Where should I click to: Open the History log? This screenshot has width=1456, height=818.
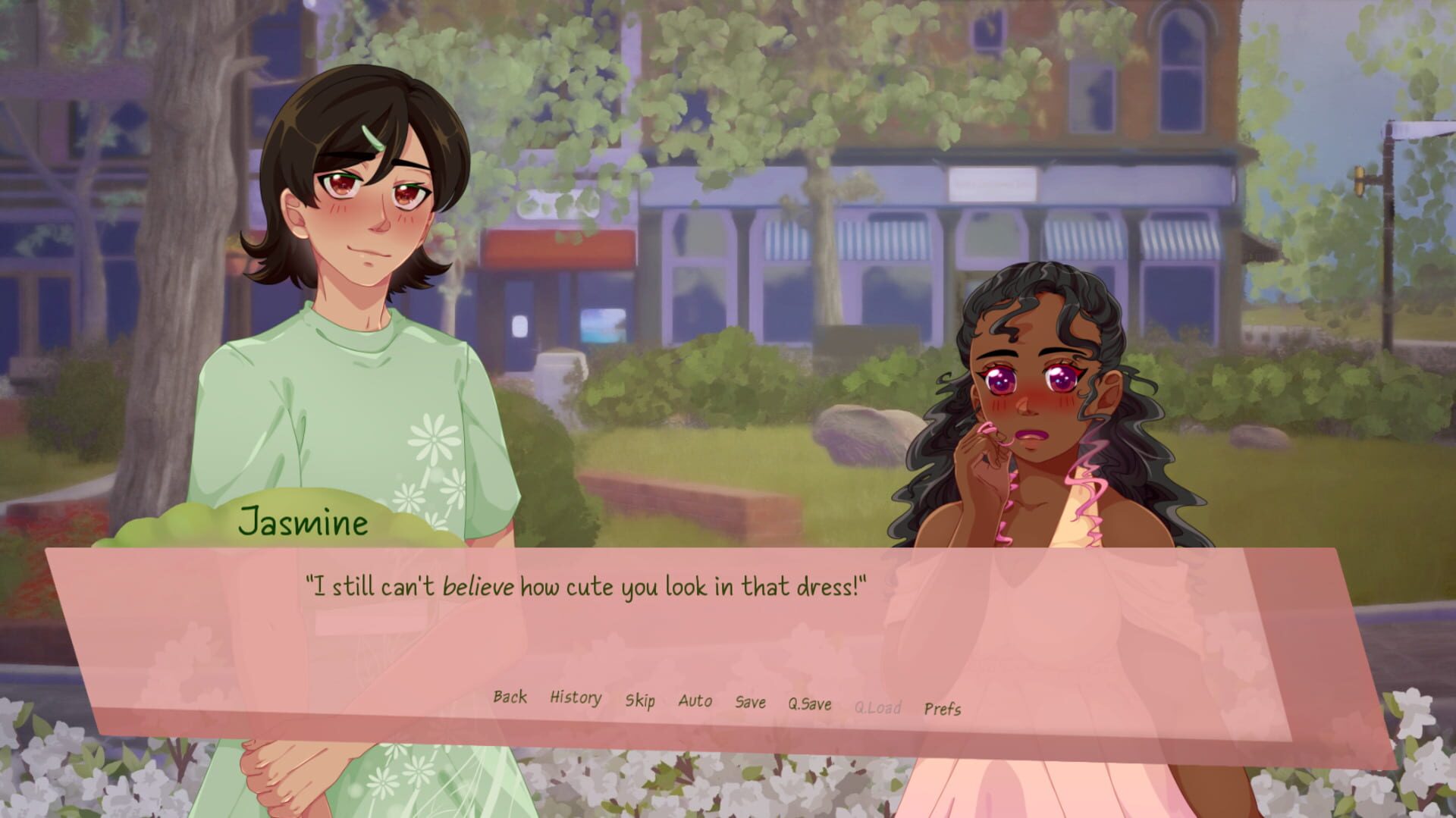573,697
